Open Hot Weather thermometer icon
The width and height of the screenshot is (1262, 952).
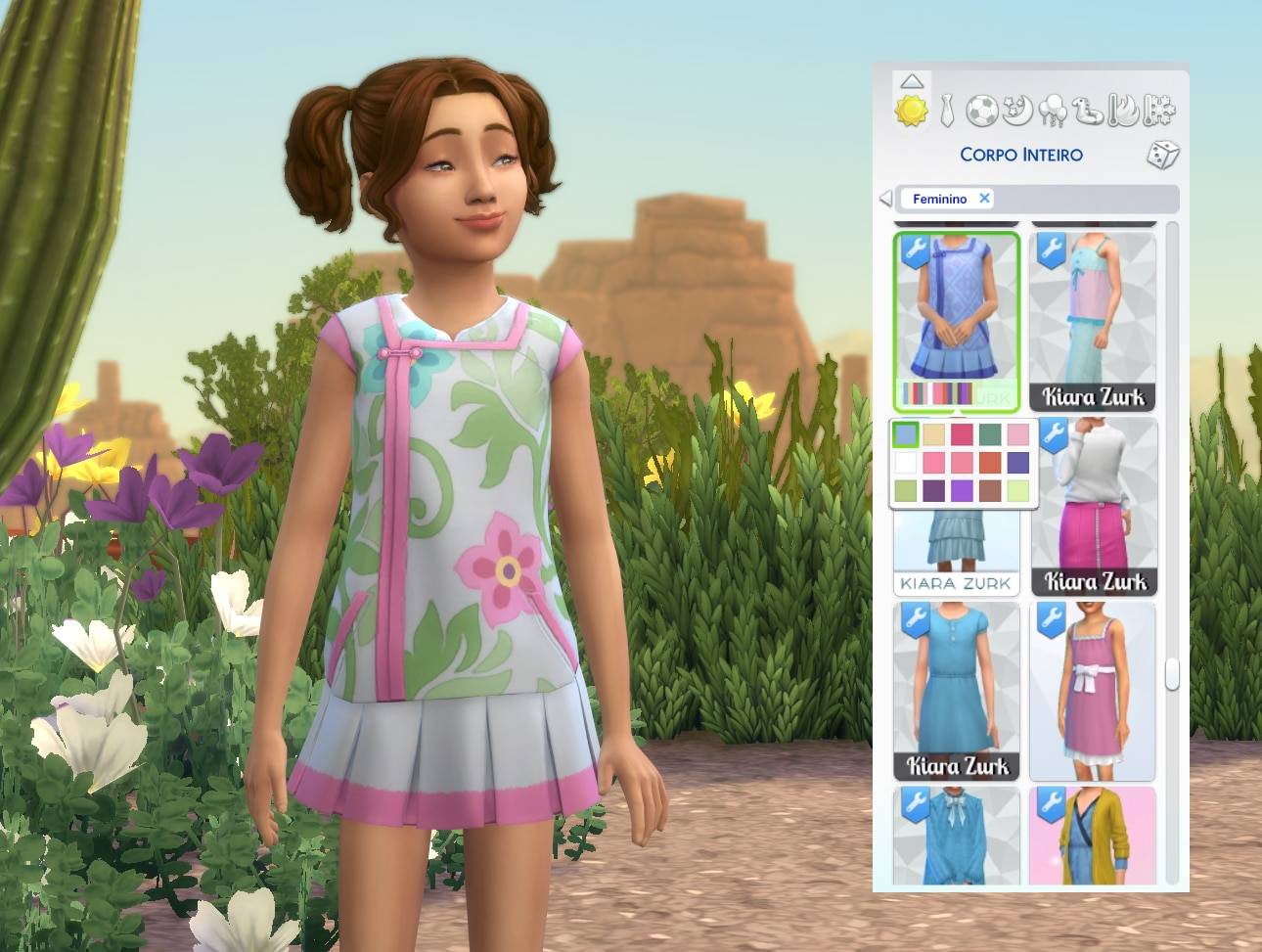[x=1123, y=113]
